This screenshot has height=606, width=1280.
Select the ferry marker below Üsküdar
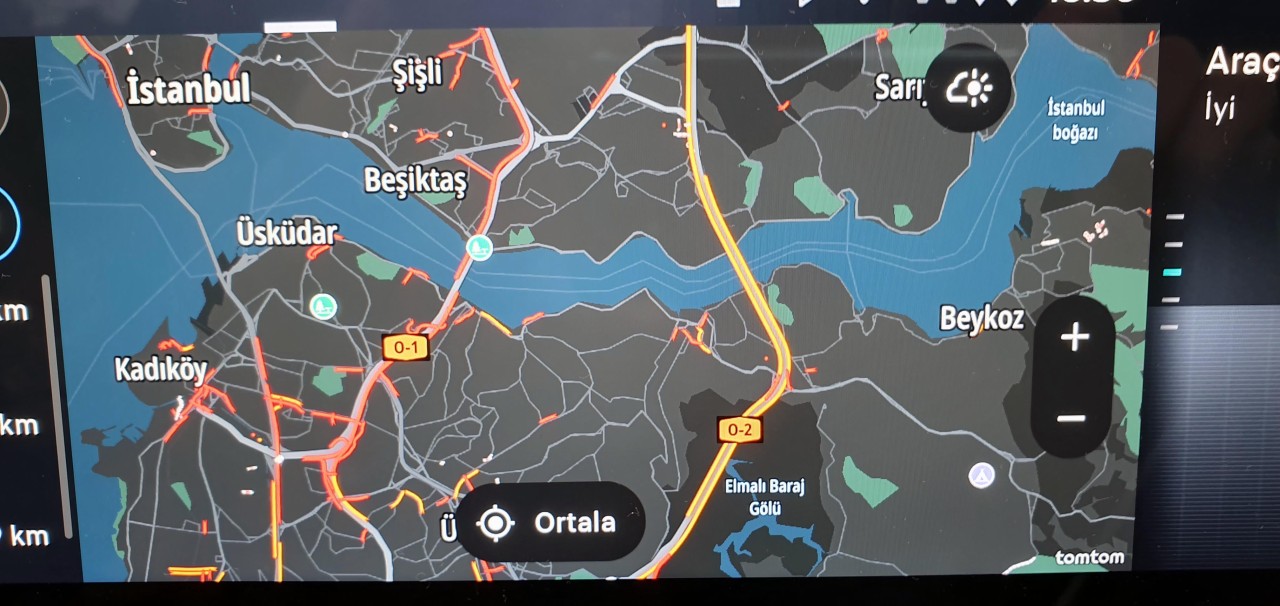(x=322, y=305)
